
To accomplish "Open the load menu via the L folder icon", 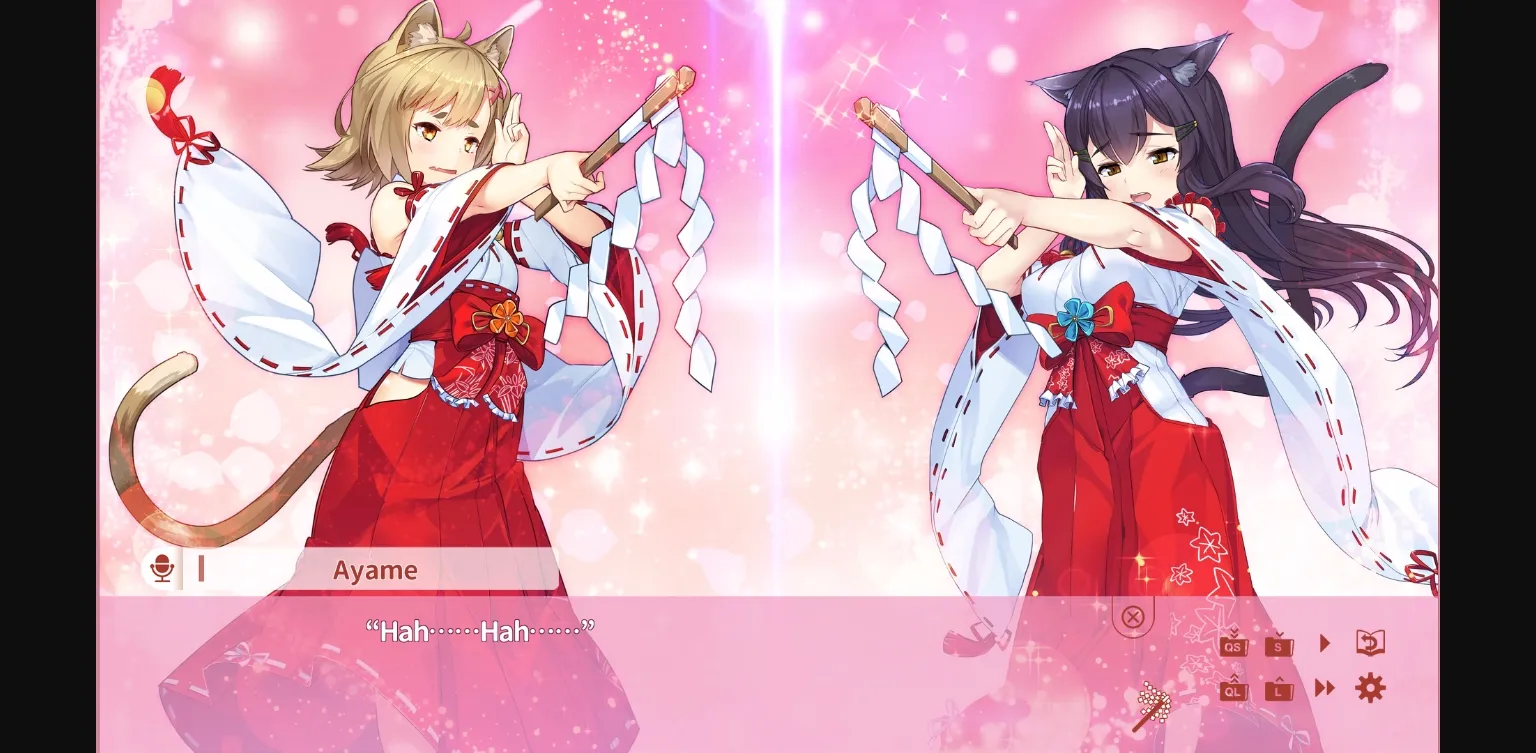I will click(x=1279, y=691).
